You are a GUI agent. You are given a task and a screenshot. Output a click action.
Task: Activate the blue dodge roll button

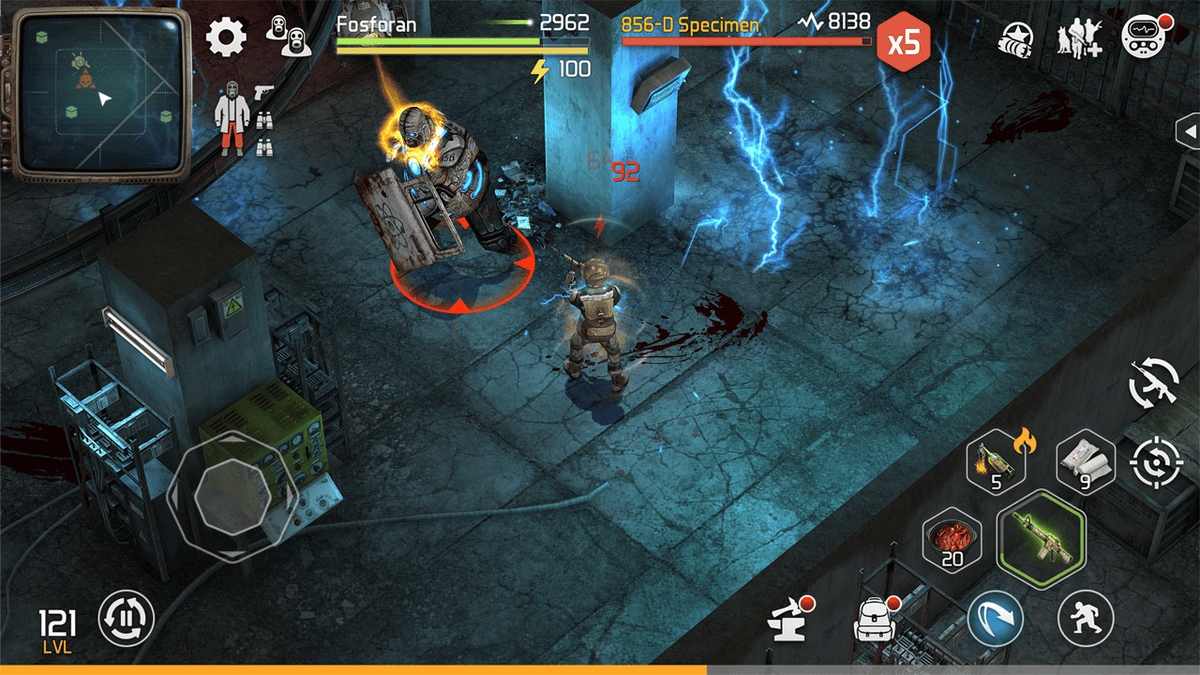995,618
